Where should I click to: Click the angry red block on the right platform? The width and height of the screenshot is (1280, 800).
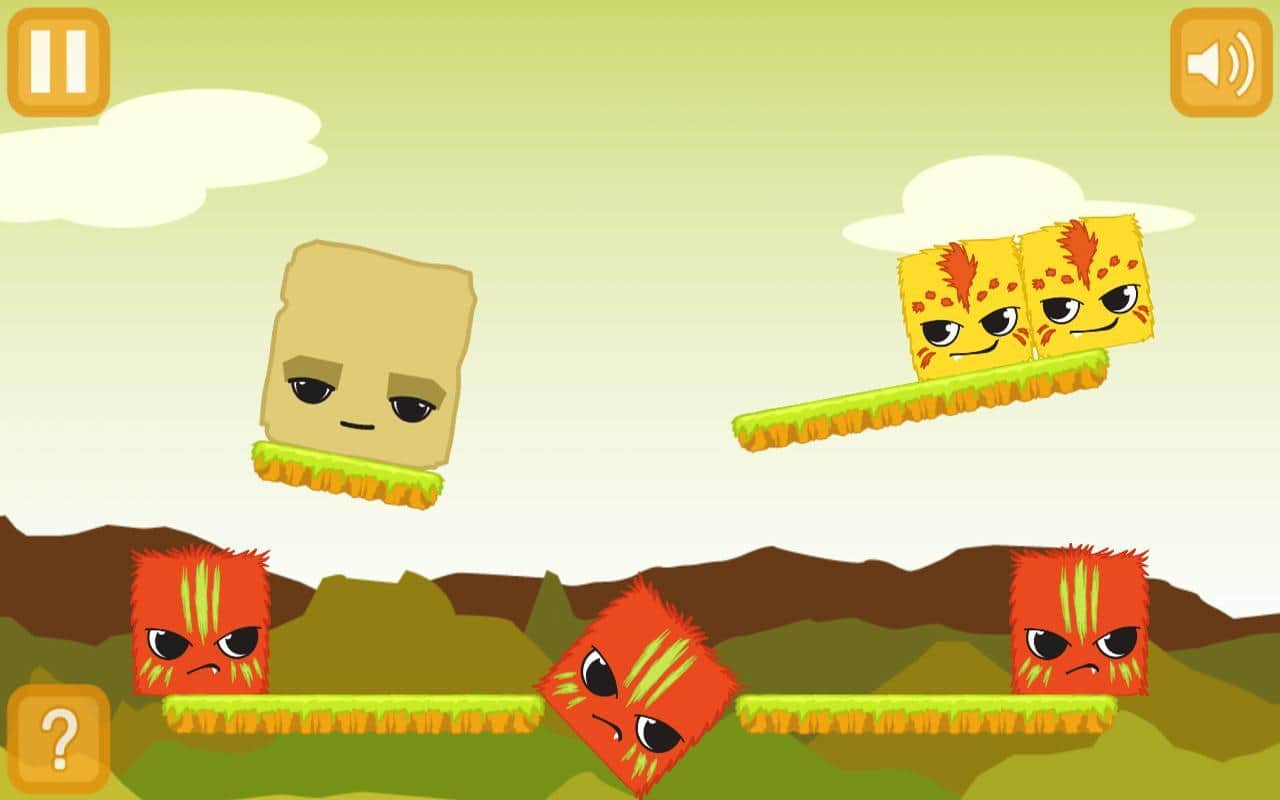pos(1081,620)
